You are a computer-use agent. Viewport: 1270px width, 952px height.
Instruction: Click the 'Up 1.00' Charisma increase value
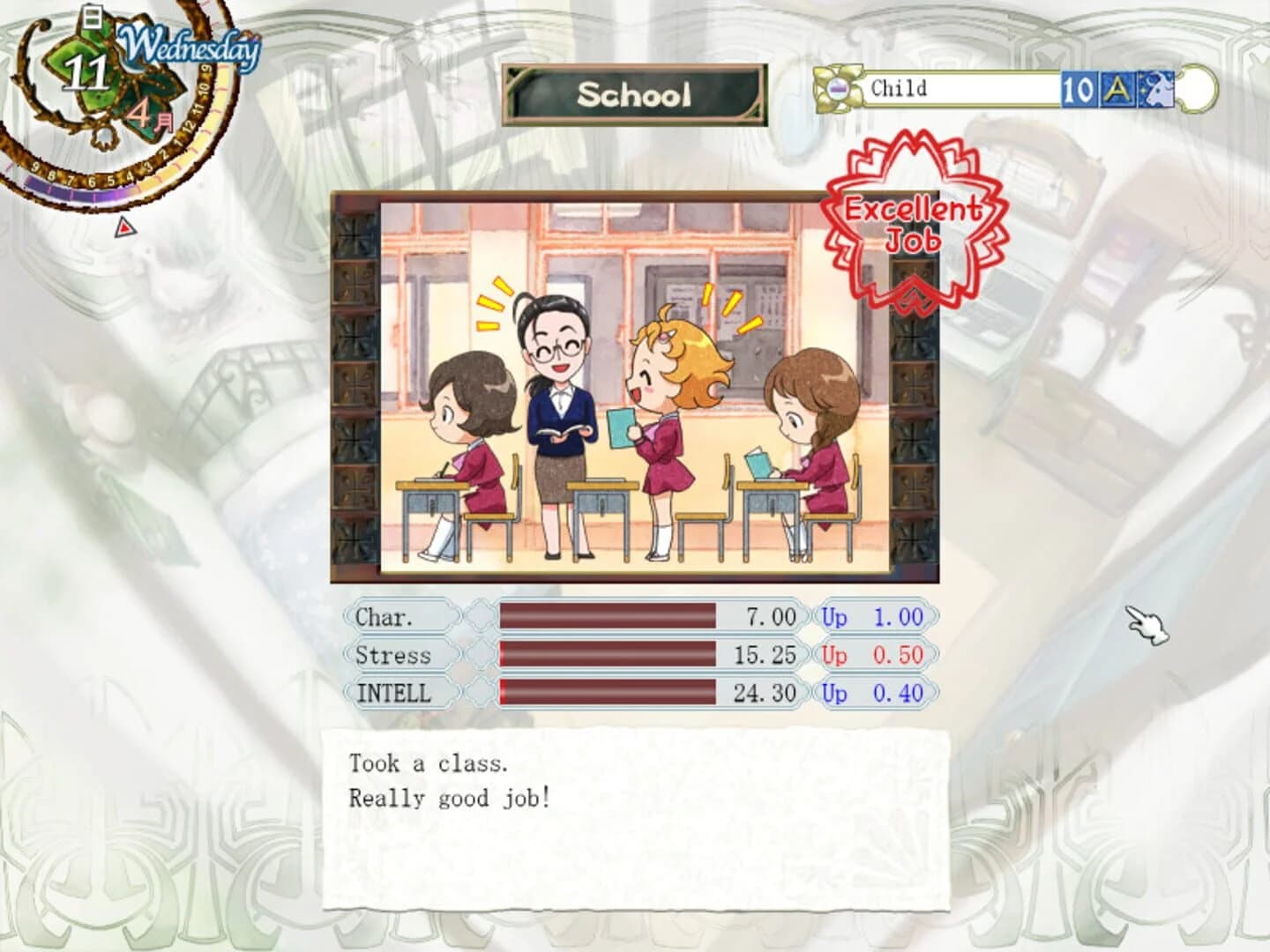[x=873, y=618]
